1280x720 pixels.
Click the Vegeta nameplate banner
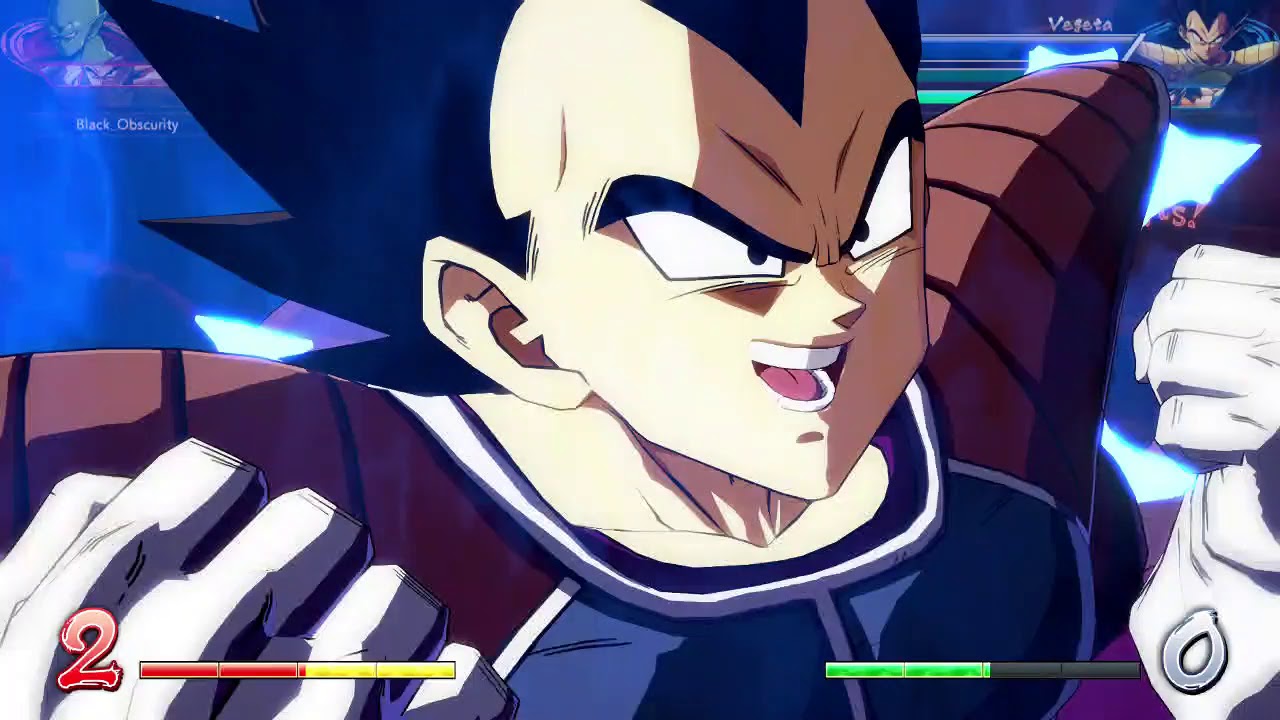(1080, 25)
